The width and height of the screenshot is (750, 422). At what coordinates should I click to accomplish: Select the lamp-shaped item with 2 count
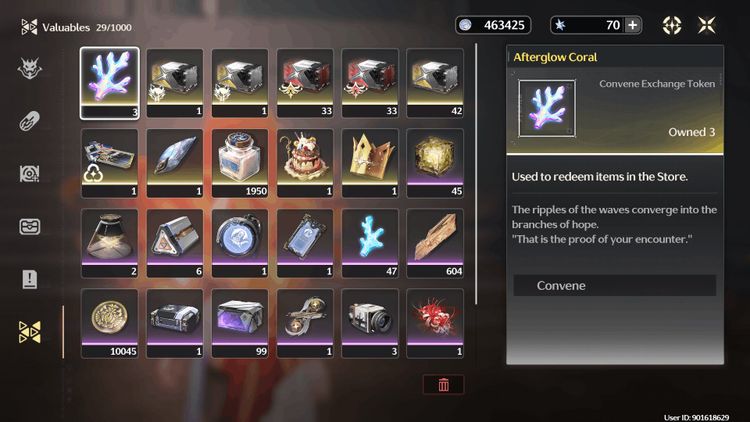pos(110,243)
